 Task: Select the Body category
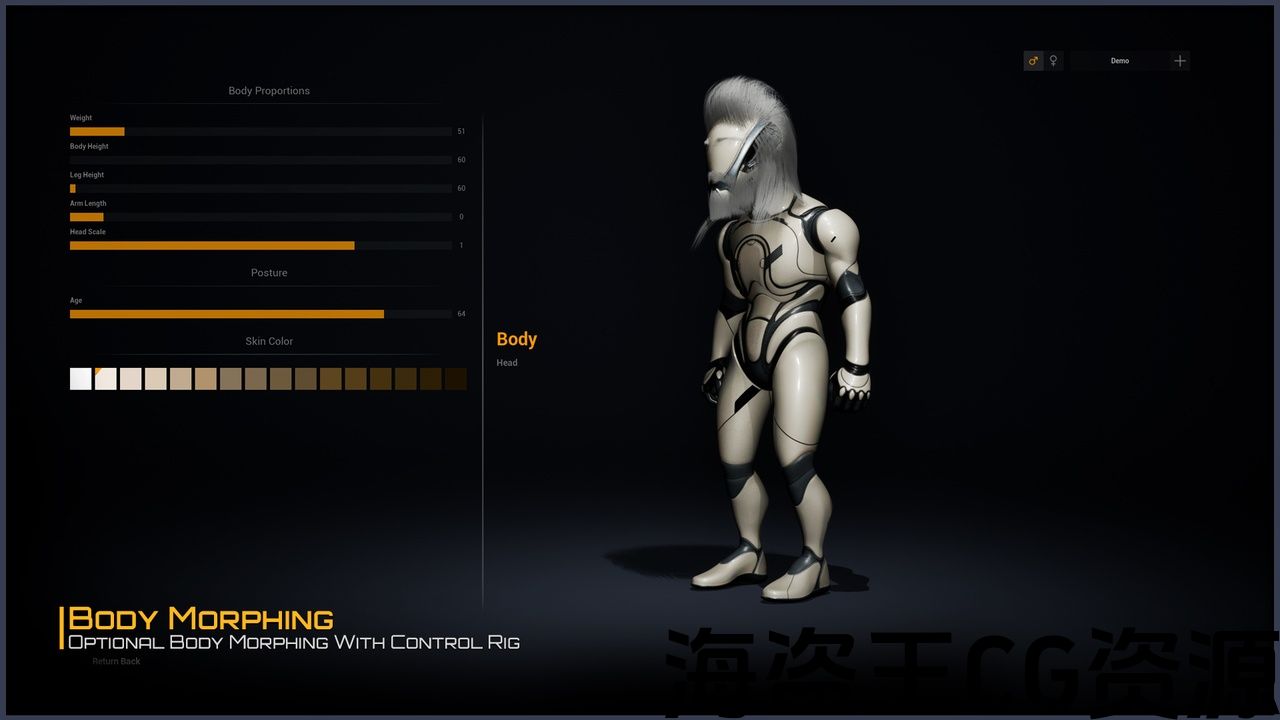517,340
